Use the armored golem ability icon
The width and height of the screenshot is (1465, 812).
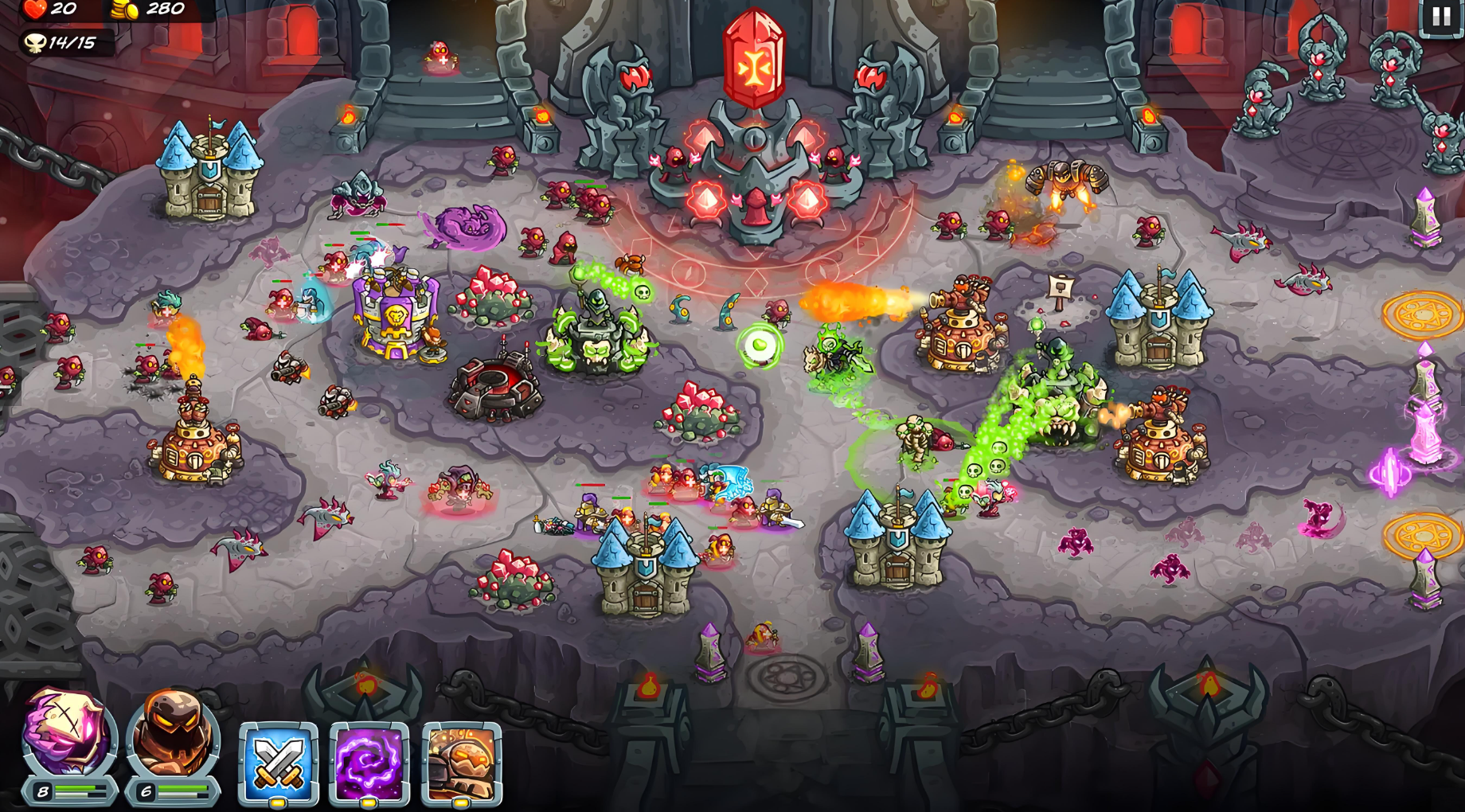coord(462,763)
